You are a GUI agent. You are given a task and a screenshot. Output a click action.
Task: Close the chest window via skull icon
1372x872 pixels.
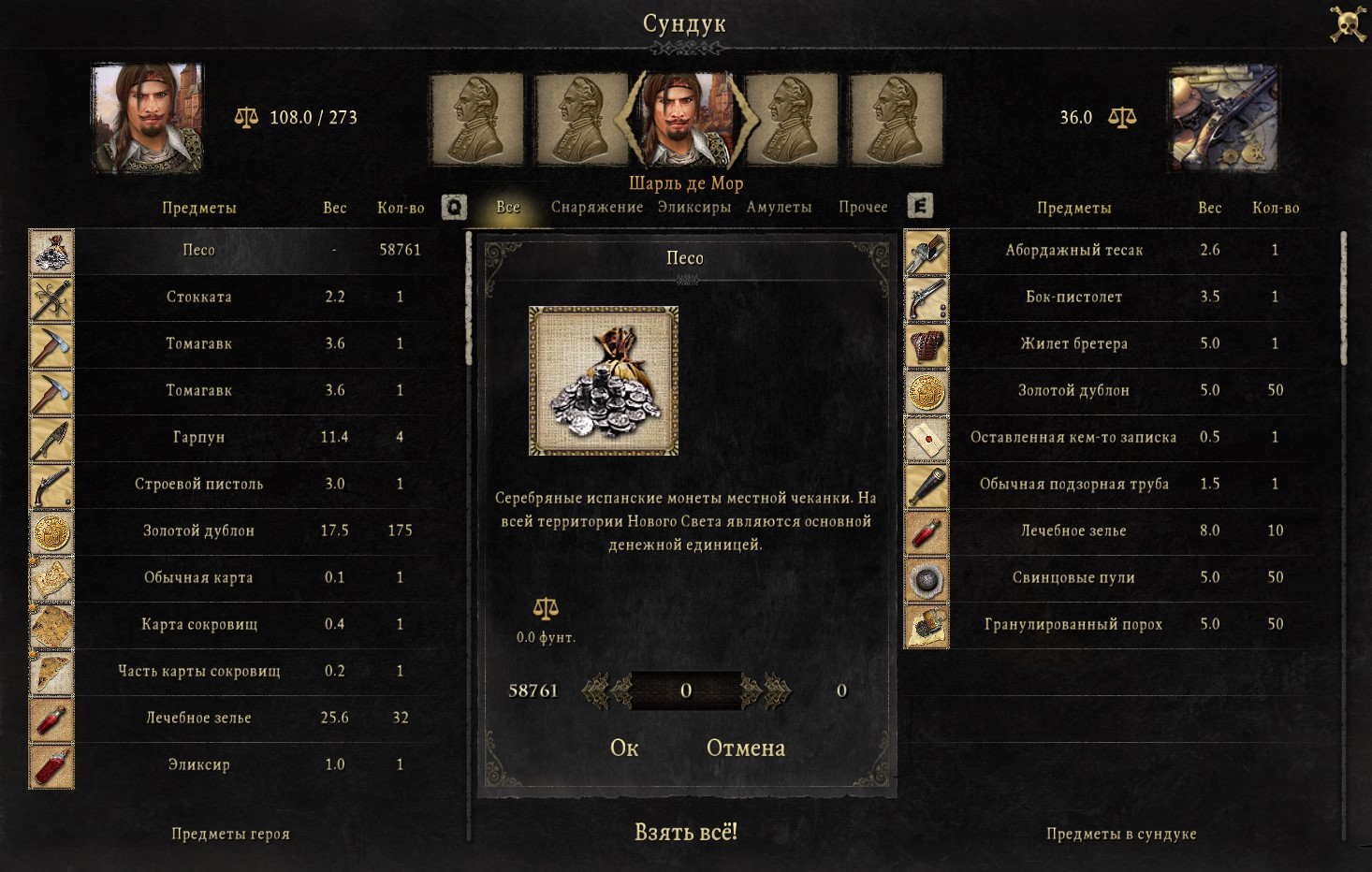tap(1348, 24)
